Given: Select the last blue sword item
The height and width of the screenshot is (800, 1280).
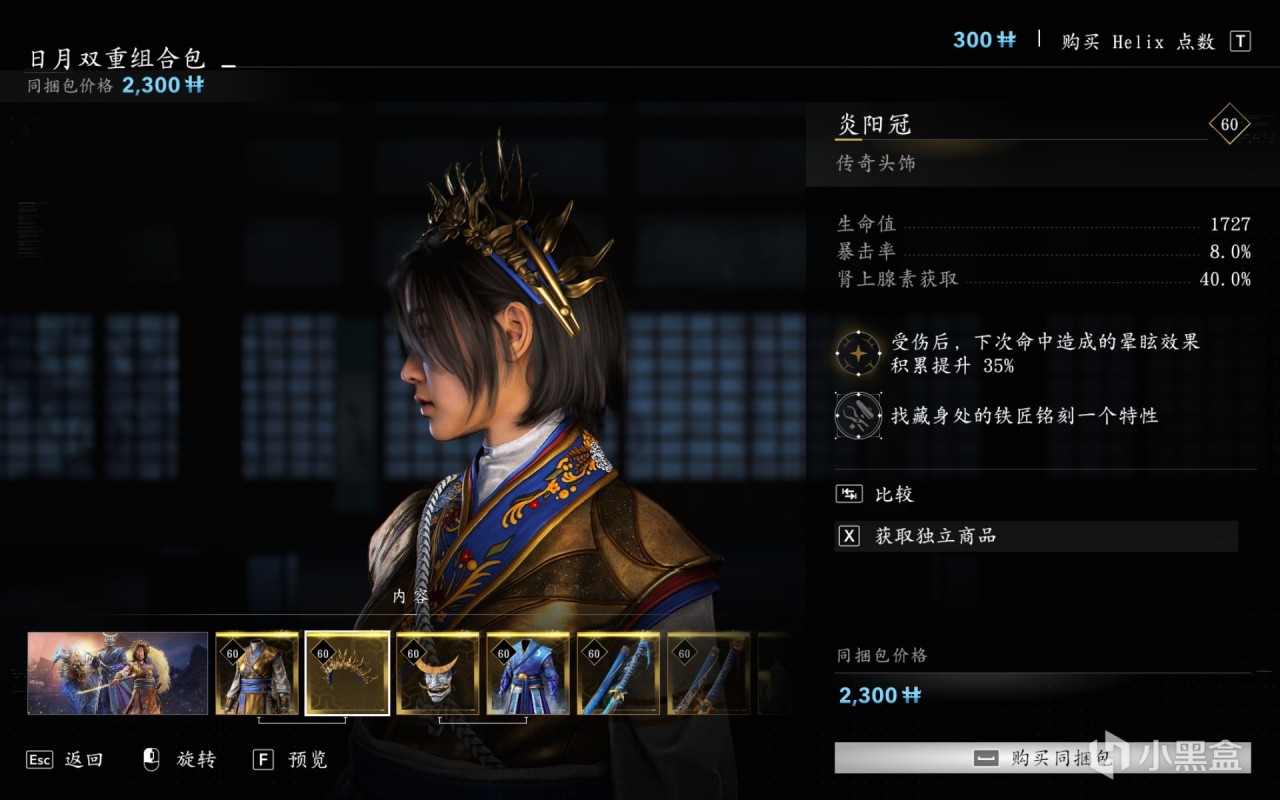Looking at the screenshot, I should [708, 673].
